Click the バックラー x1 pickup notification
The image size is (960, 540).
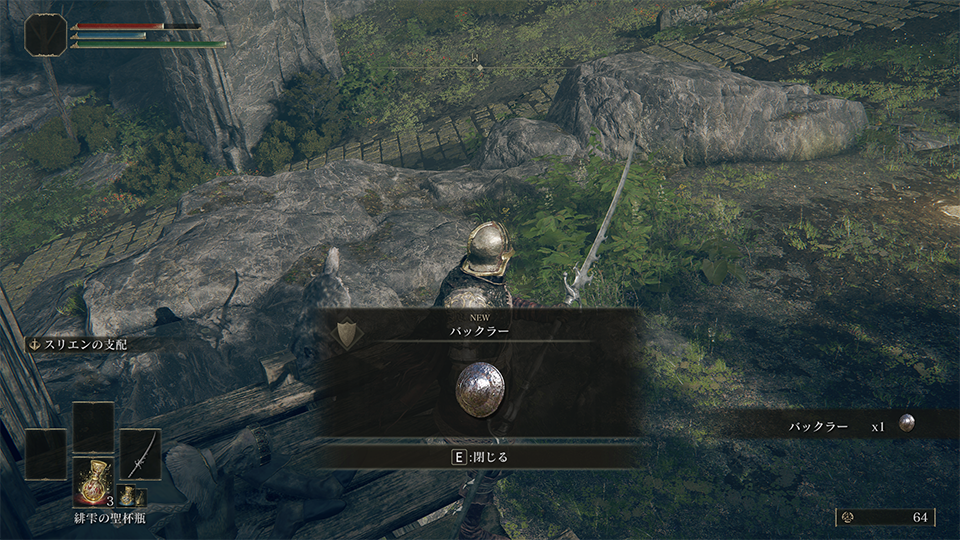click(850, 426)
